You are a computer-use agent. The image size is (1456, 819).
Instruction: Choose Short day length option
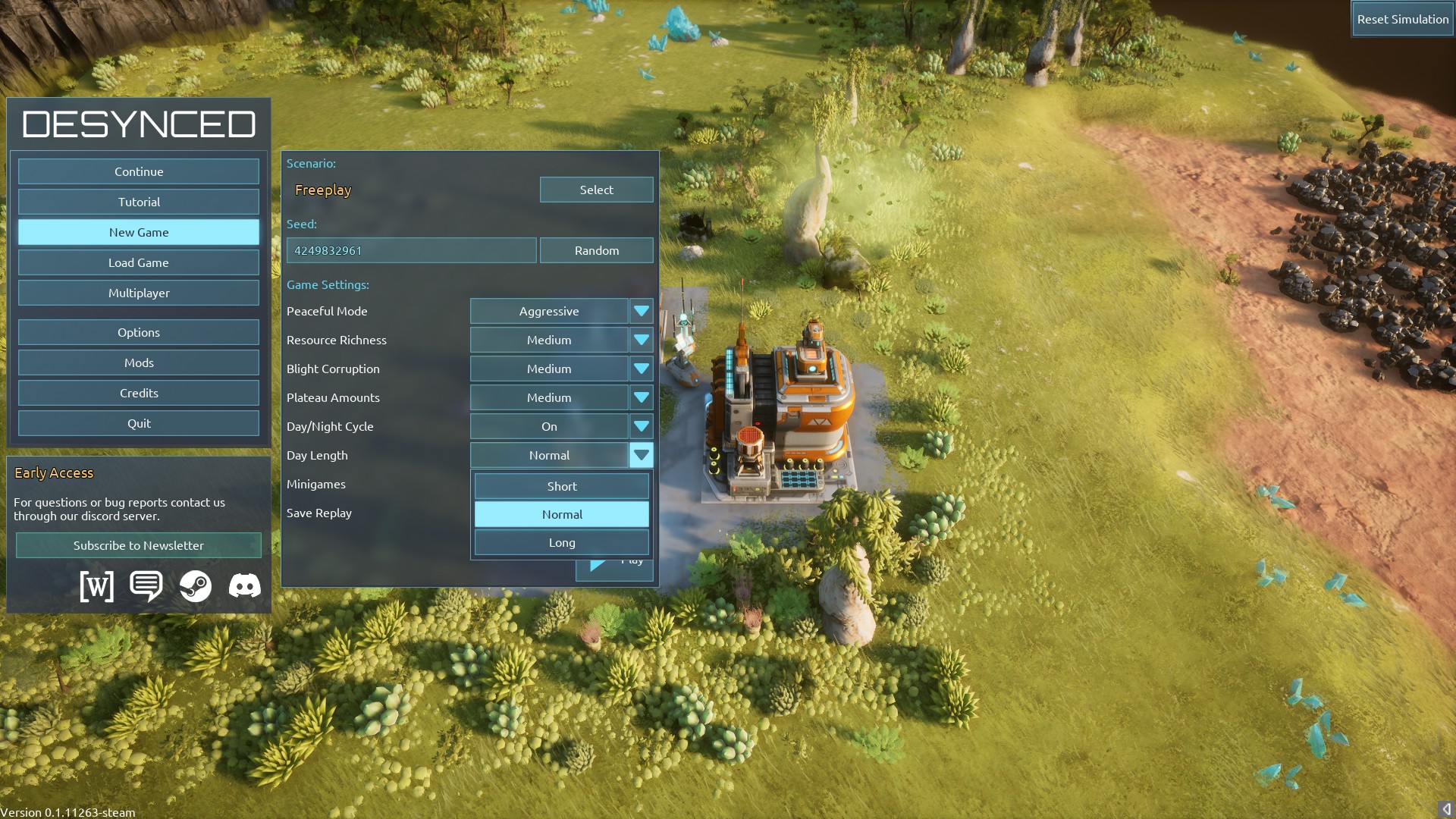[x=561, y=486]
